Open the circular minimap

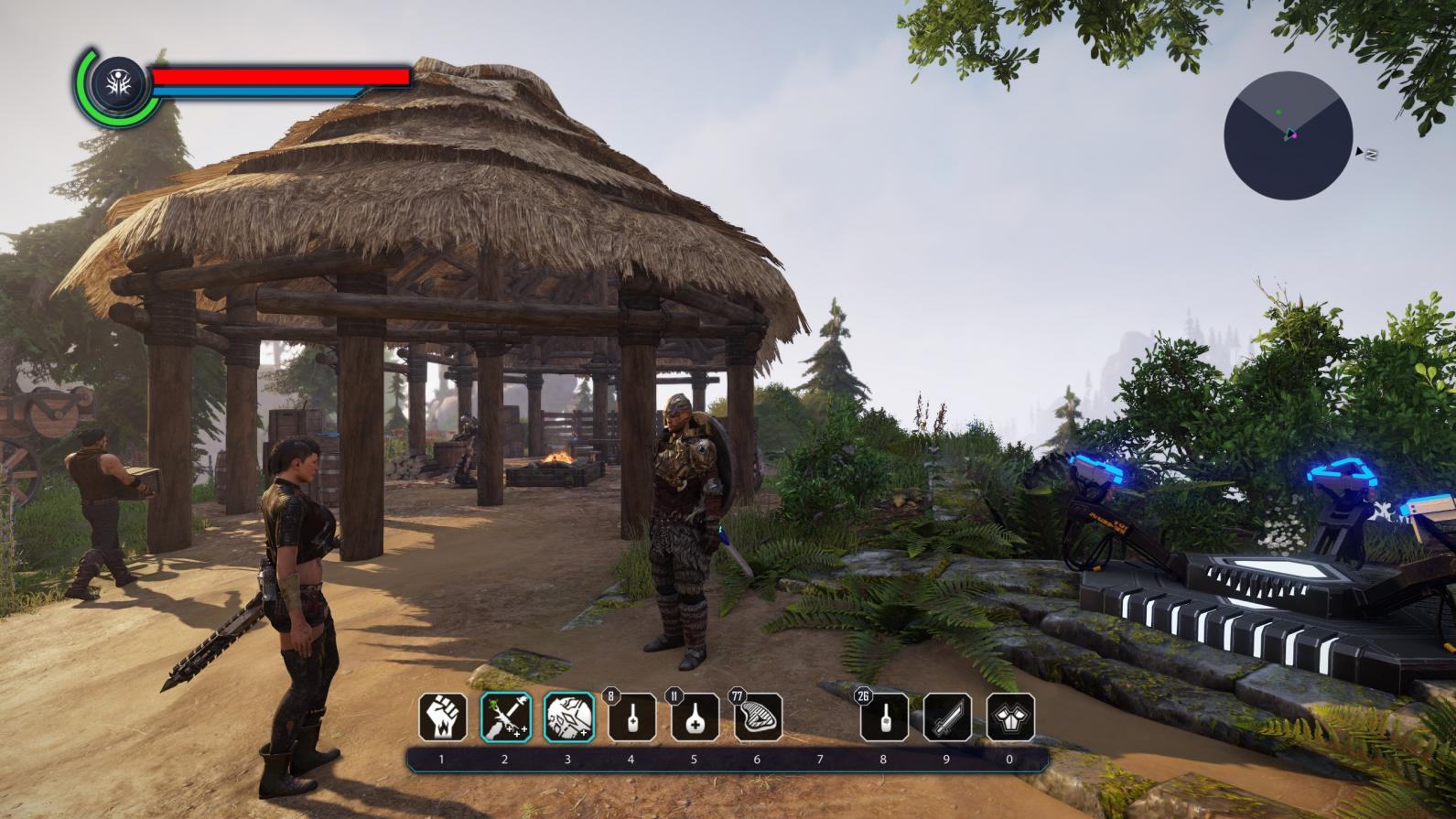1288,135
